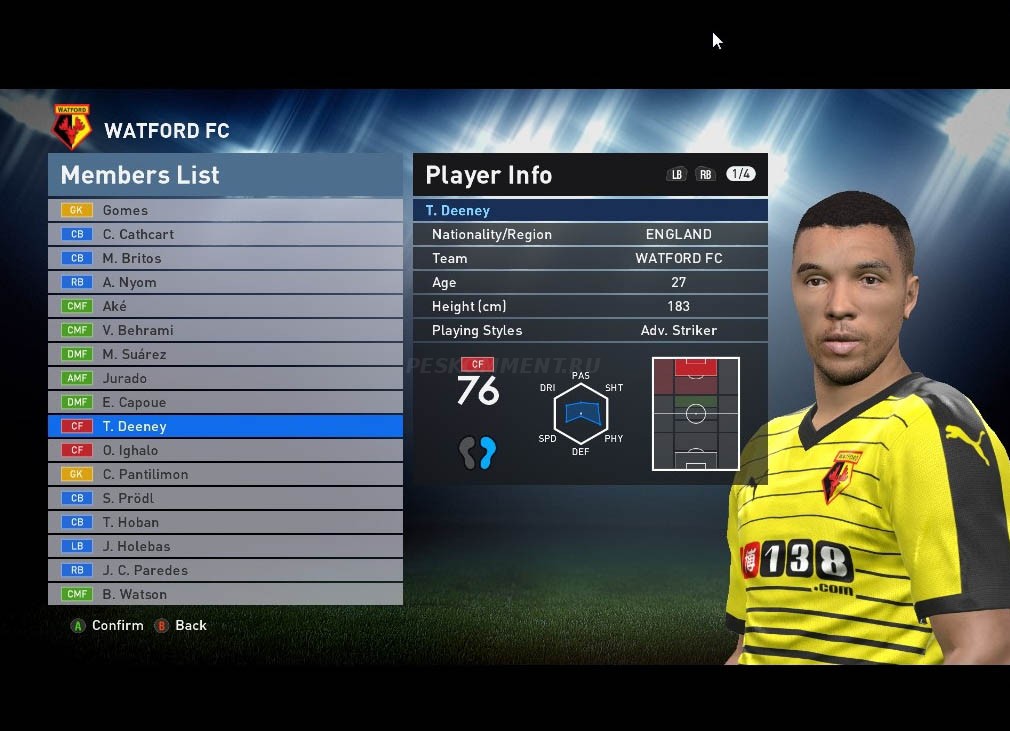This screenshot has width=1010, height=731.
Task: Select C. Pantilimon the goalkeeper
Action: (x=225, y=474)
